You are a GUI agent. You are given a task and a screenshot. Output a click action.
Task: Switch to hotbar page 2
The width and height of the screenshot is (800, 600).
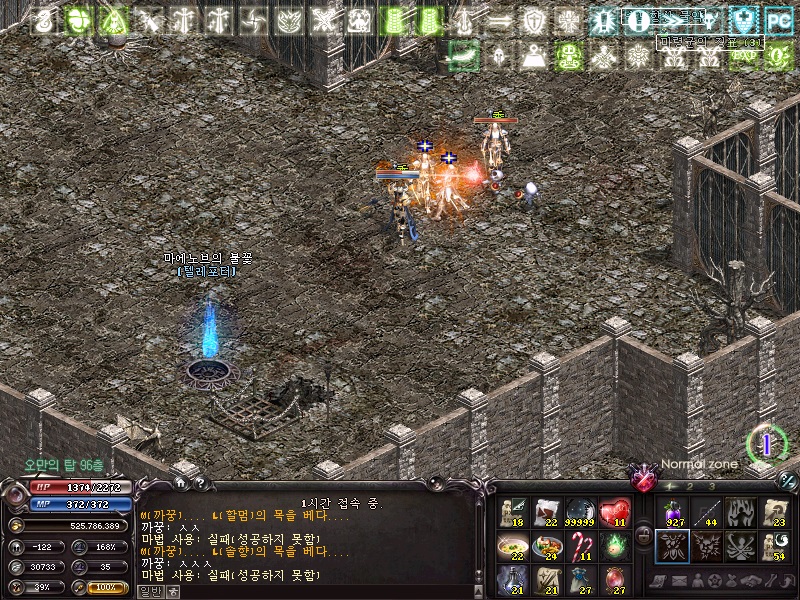tap(689, 486)
